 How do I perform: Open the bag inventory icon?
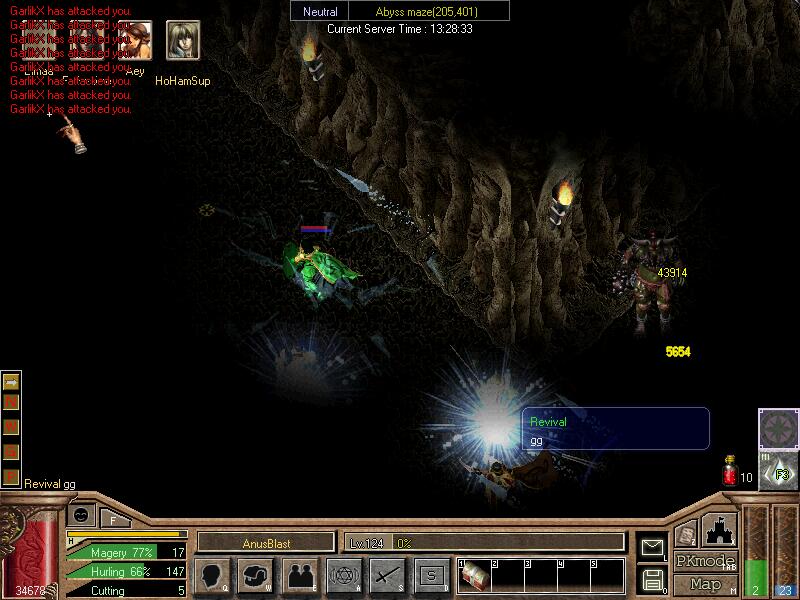point(256,575)
